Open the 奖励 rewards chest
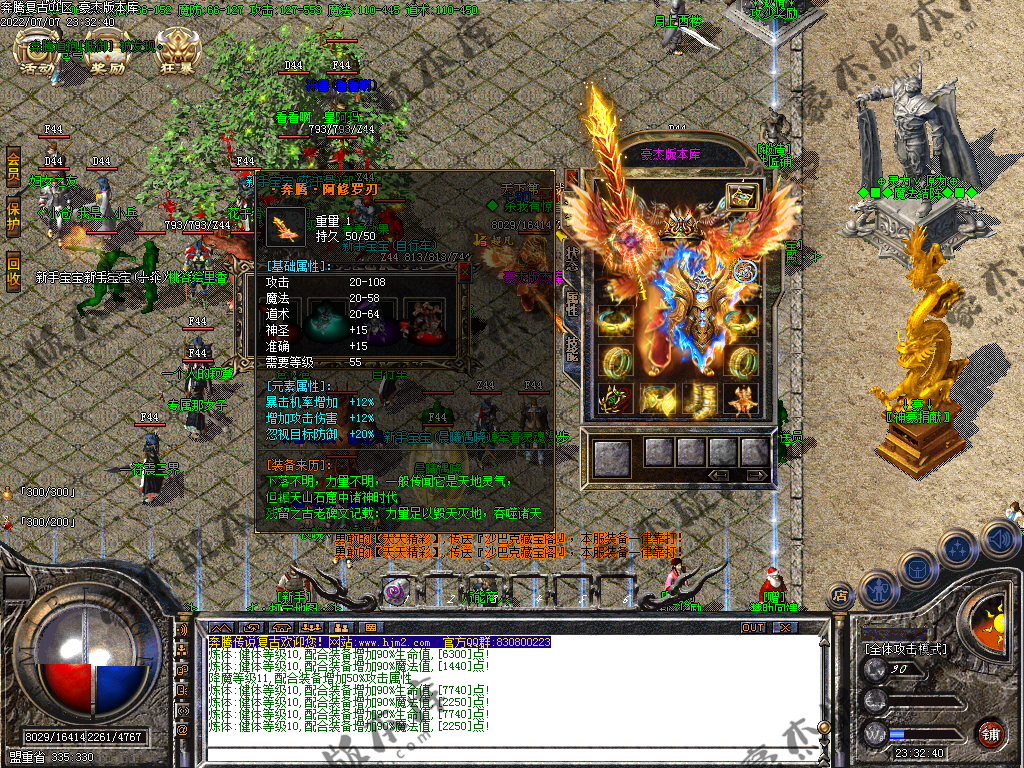Viewport: 1024px width, 768px height. pos(107,54)
